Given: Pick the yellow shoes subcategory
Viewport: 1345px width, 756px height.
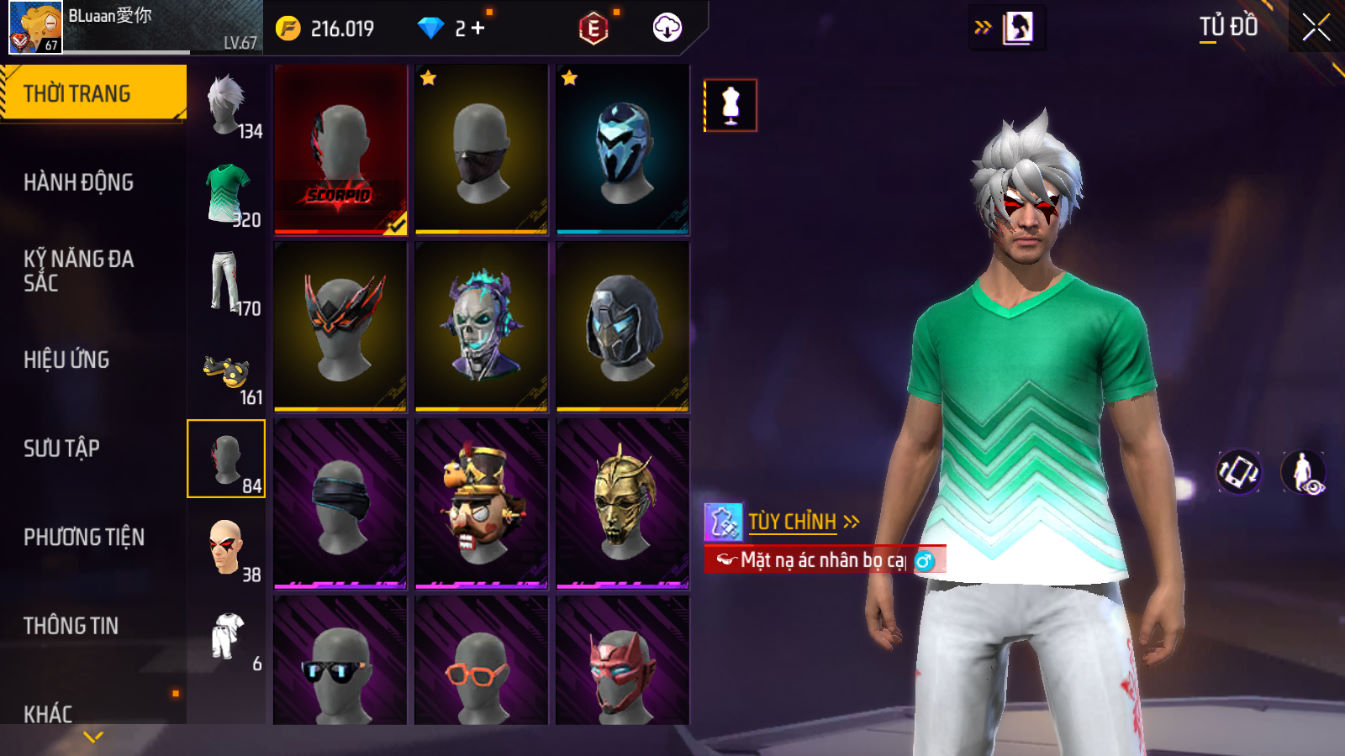Looking at the screenshot, I should point(226,370).
